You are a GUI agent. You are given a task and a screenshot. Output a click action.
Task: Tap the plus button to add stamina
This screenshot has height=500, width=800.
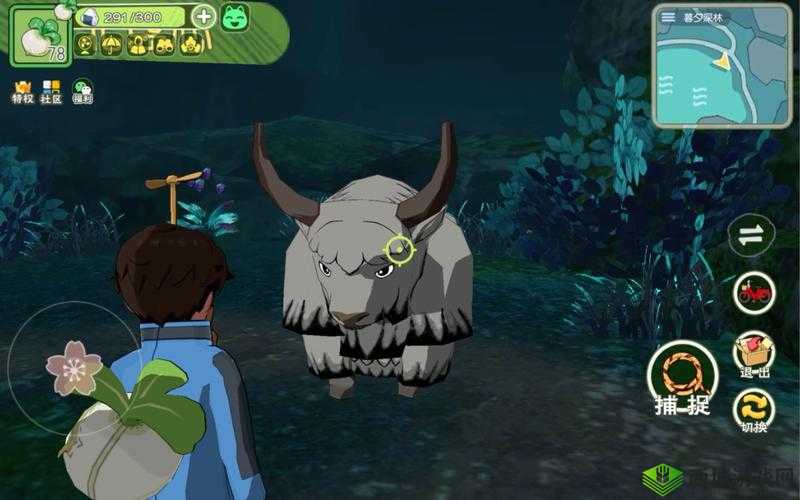point(203,17)
